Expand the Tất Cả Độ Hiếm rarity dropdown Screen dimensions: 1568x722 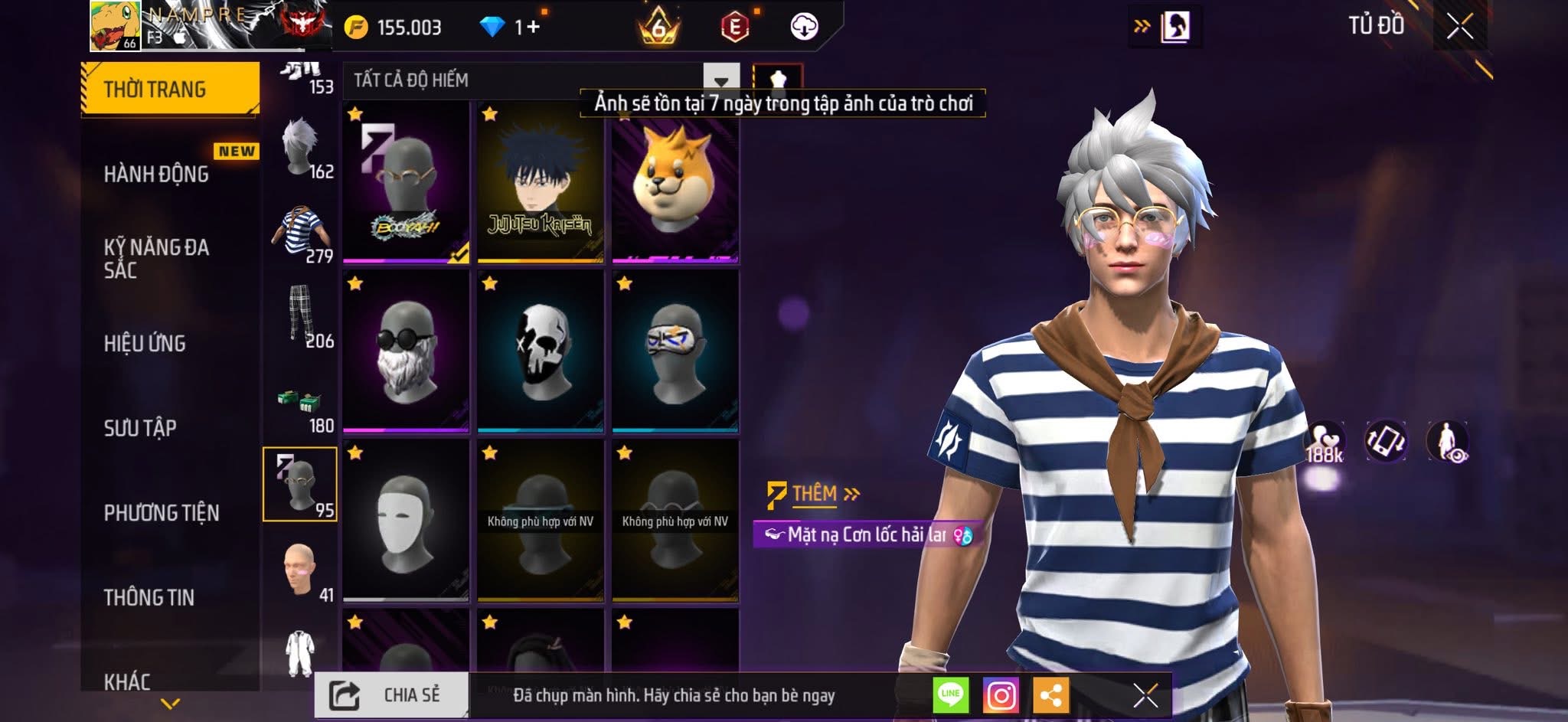(720, 80)
